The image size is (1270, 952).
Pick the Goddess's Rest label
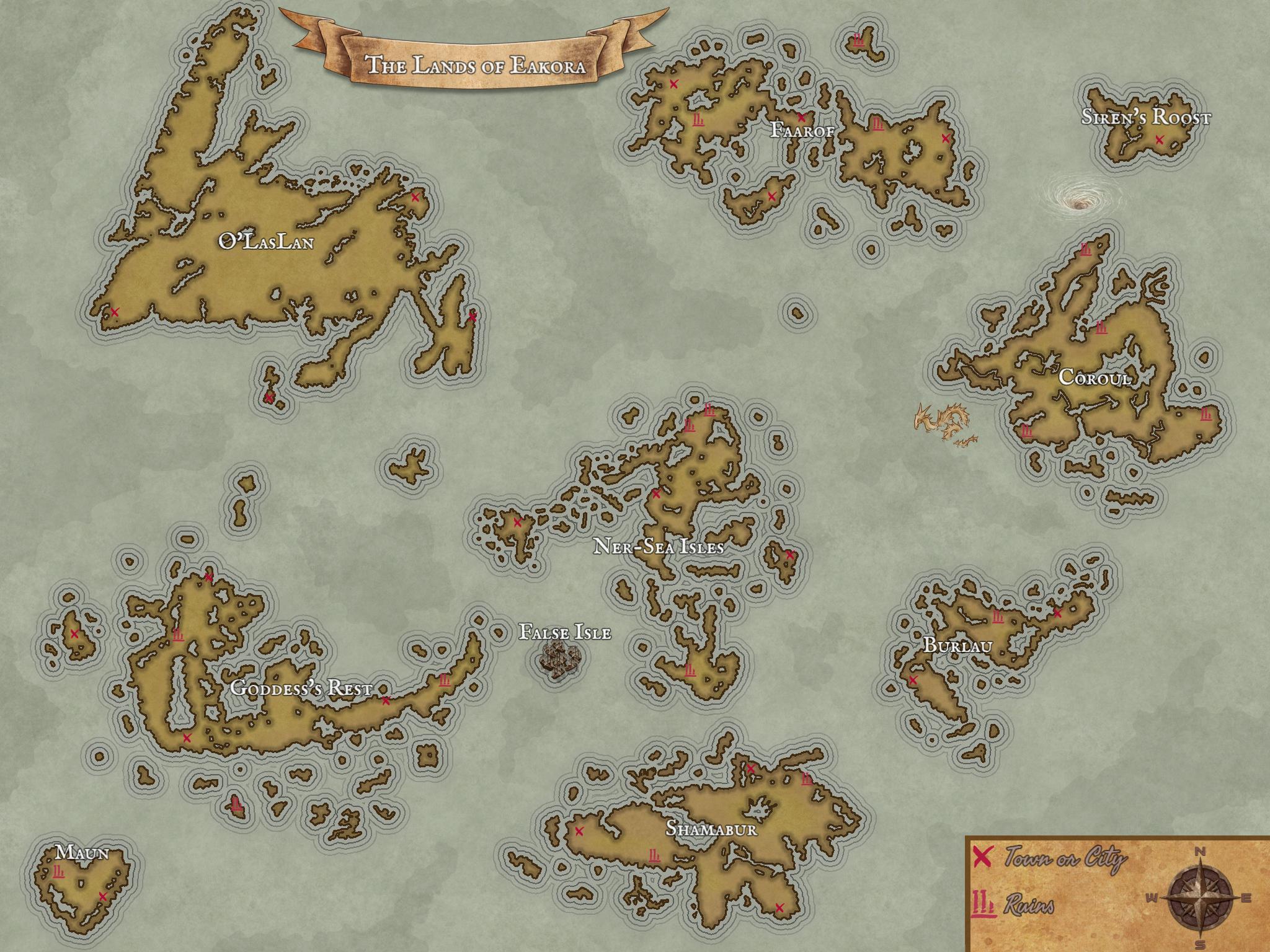pos(301,688)
